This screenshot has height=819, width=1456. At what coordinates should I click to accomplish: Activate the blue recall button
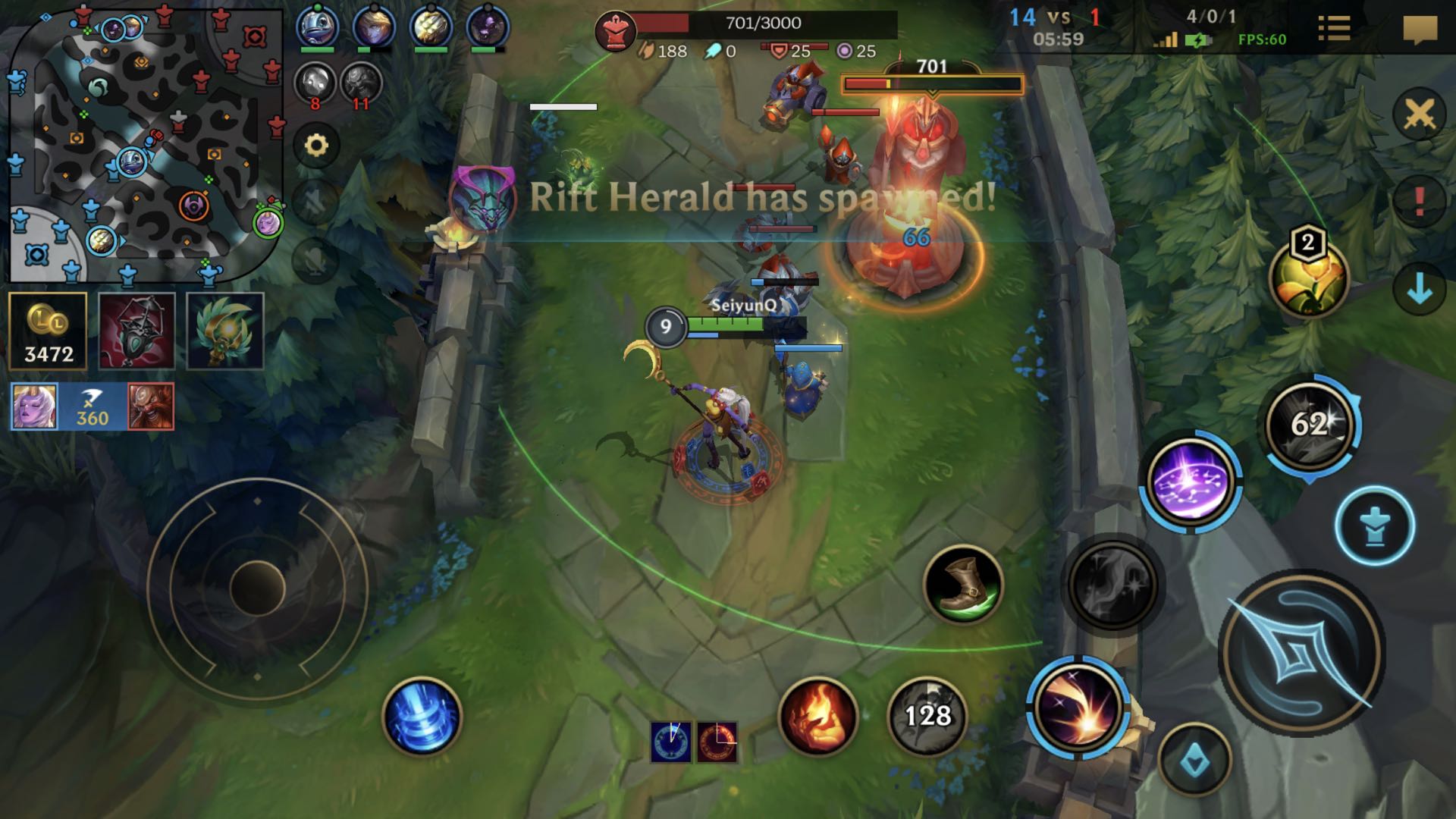(422, 717)
